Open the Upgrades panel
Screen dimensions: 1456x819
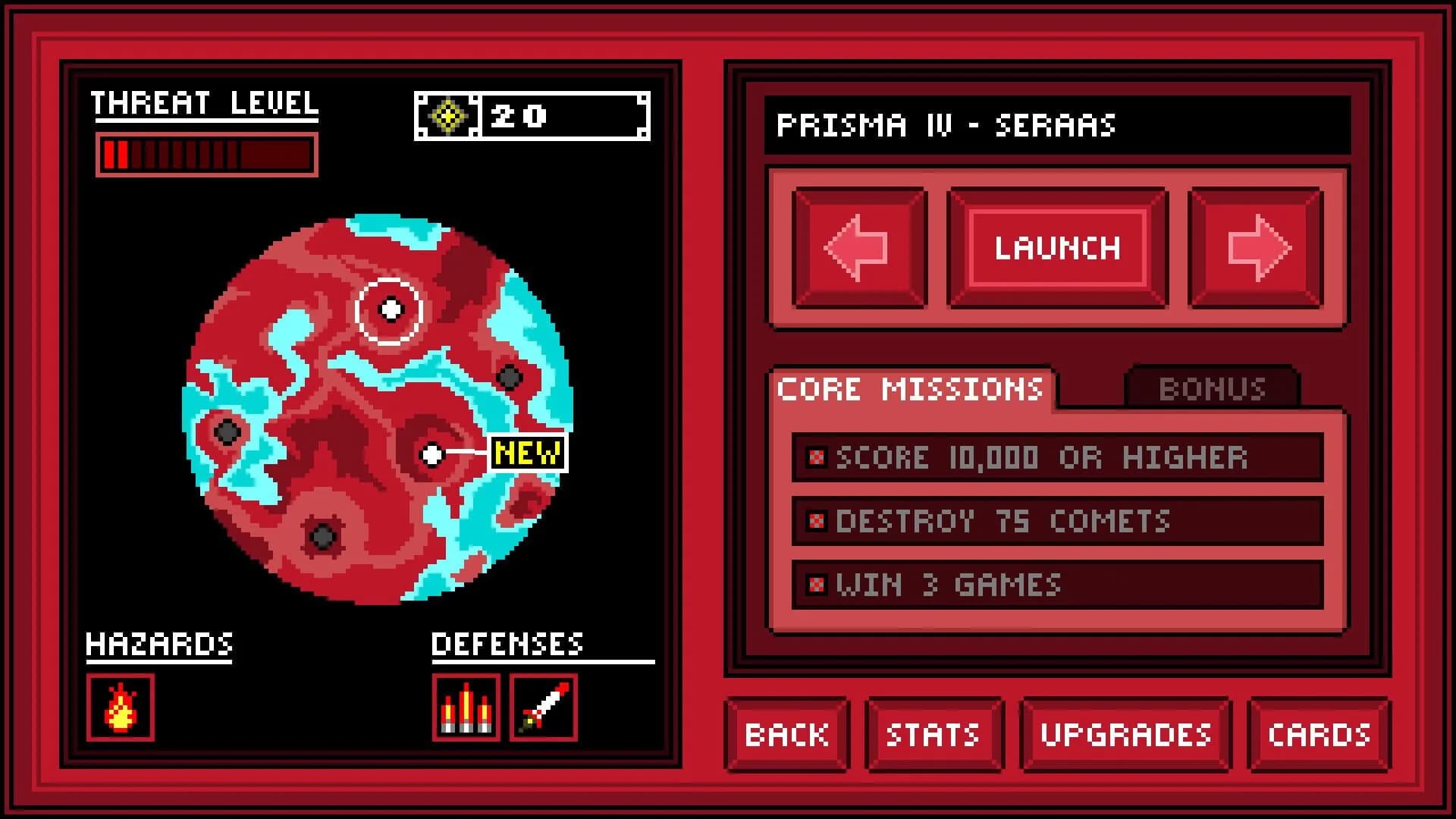[x=1125, y=733]
